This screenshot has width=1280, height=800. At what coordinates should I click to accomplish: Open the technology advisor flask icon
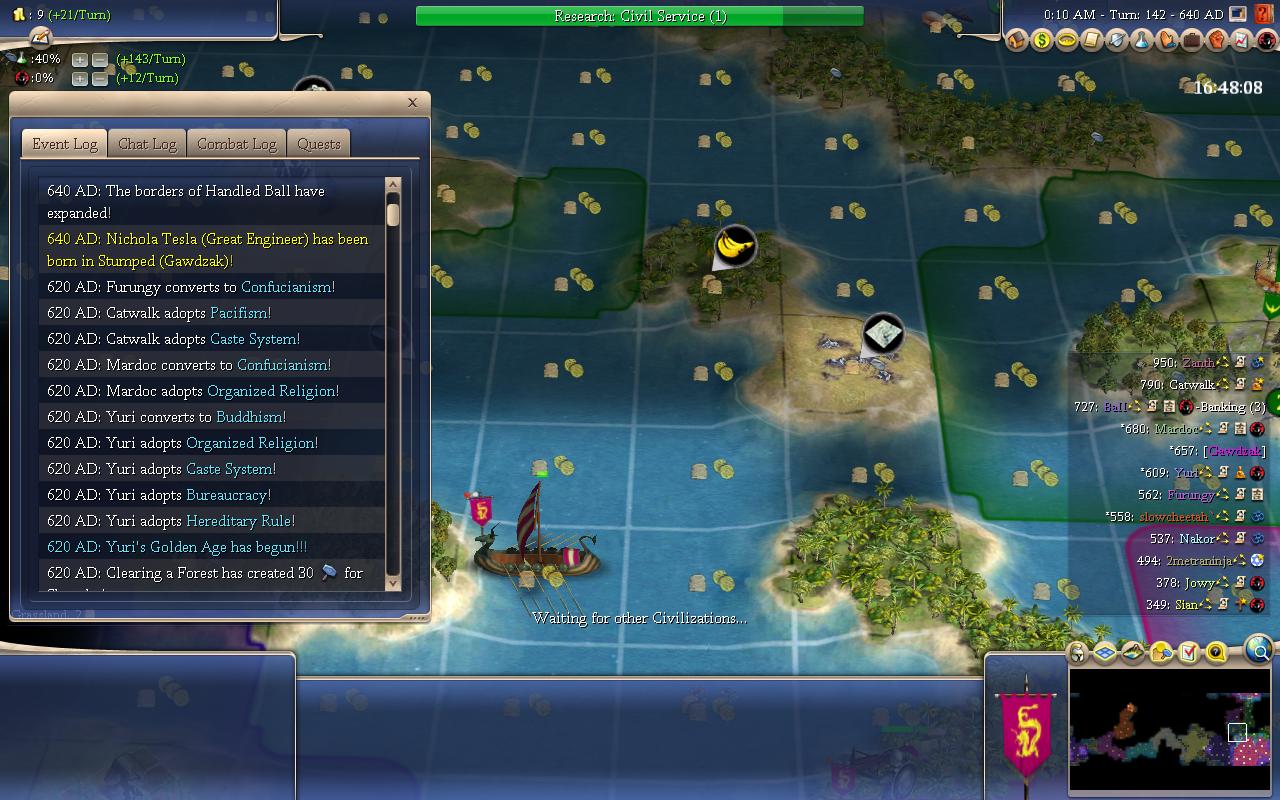point(1142,41)
